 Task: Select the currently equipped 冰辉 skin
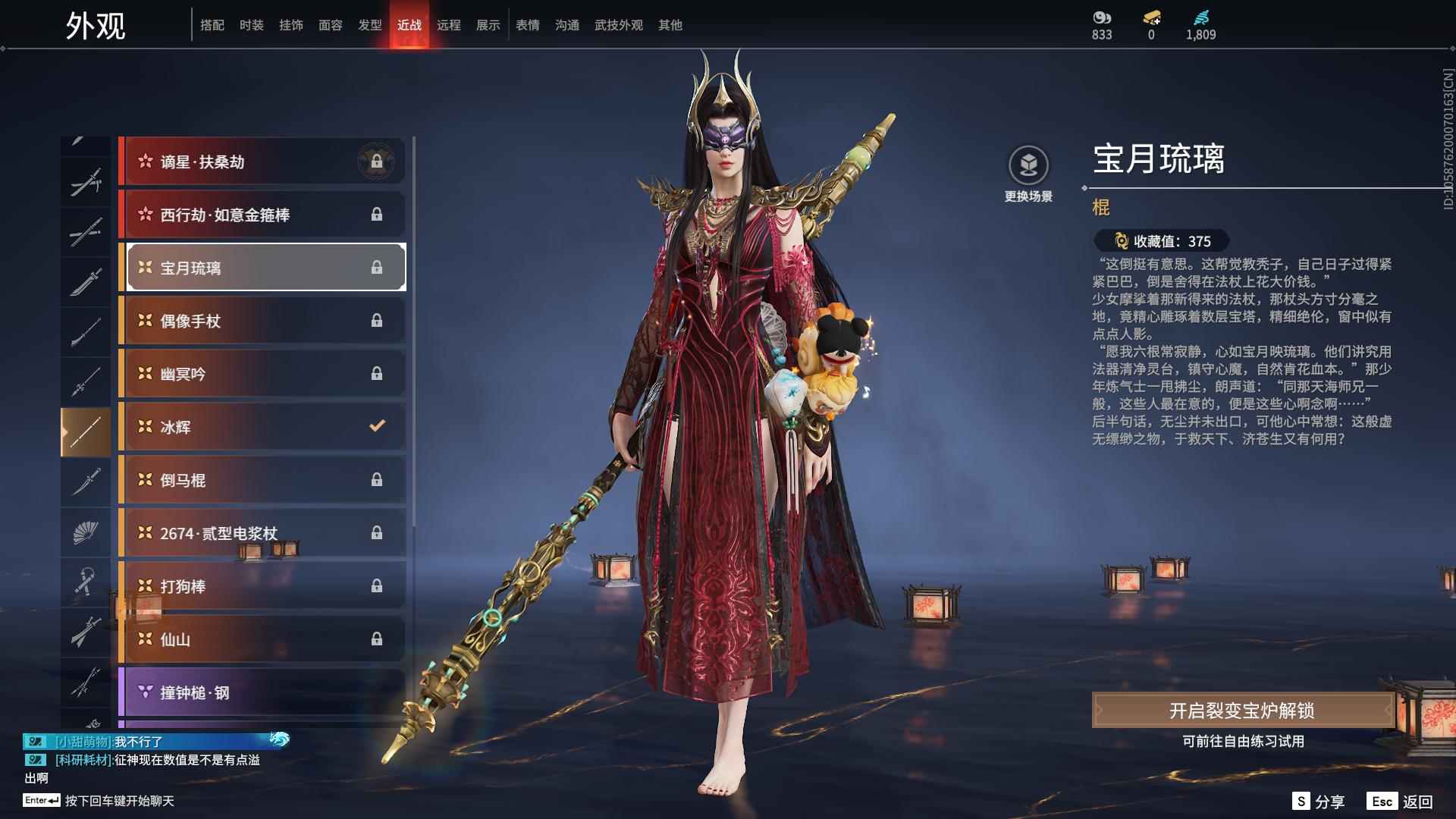[262, 427]
